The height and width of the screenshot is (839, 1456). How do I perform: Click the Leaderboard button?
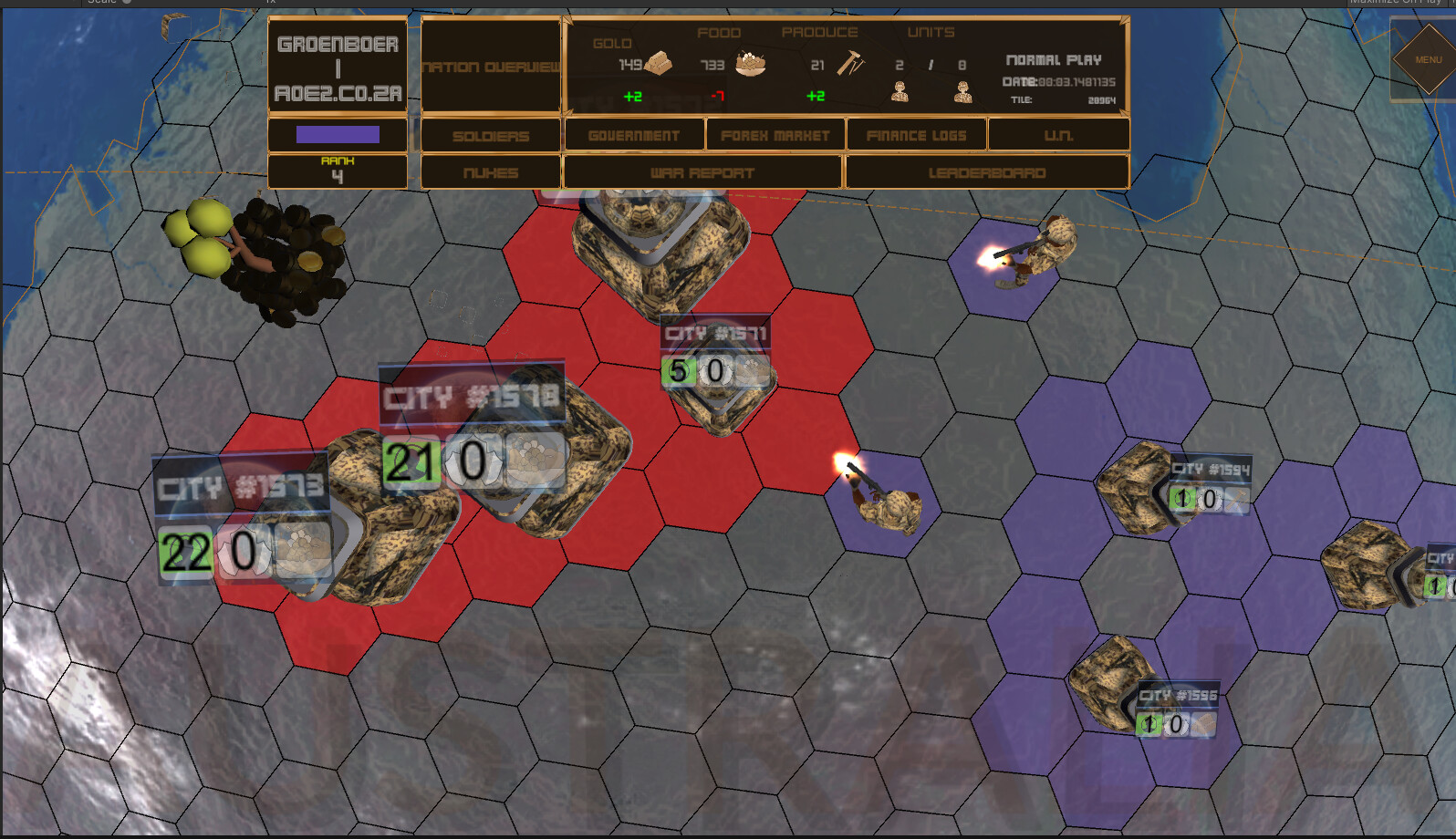(987, 172)
